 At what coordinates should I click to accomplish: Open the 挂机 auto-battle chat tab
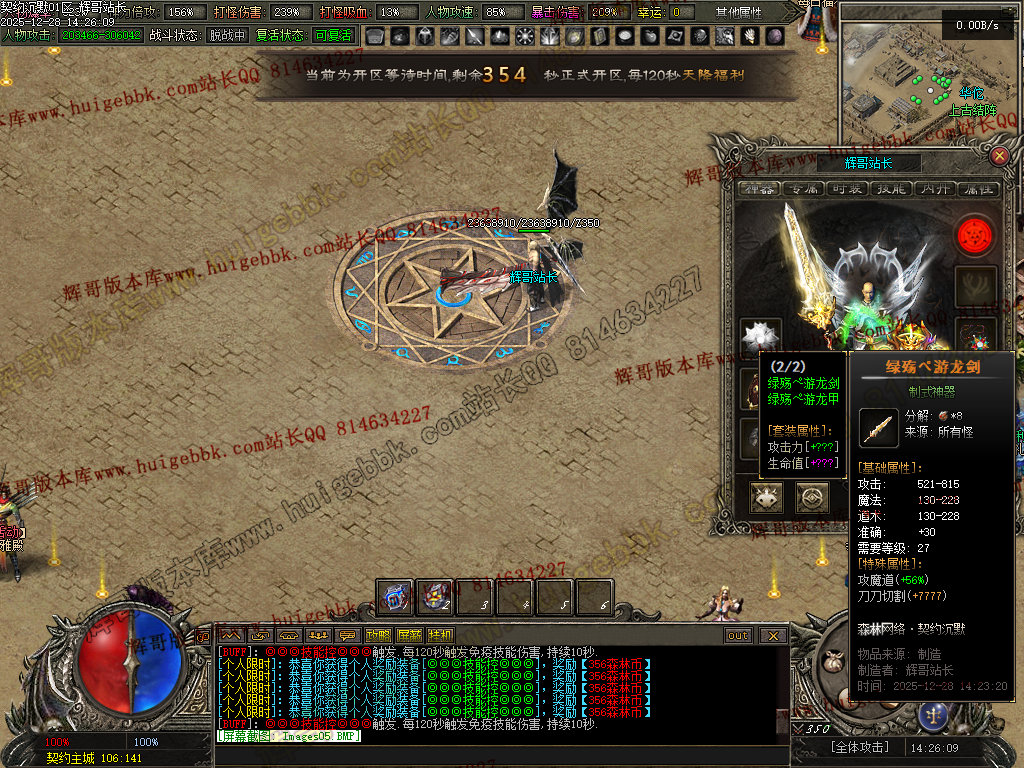[440, 635]
